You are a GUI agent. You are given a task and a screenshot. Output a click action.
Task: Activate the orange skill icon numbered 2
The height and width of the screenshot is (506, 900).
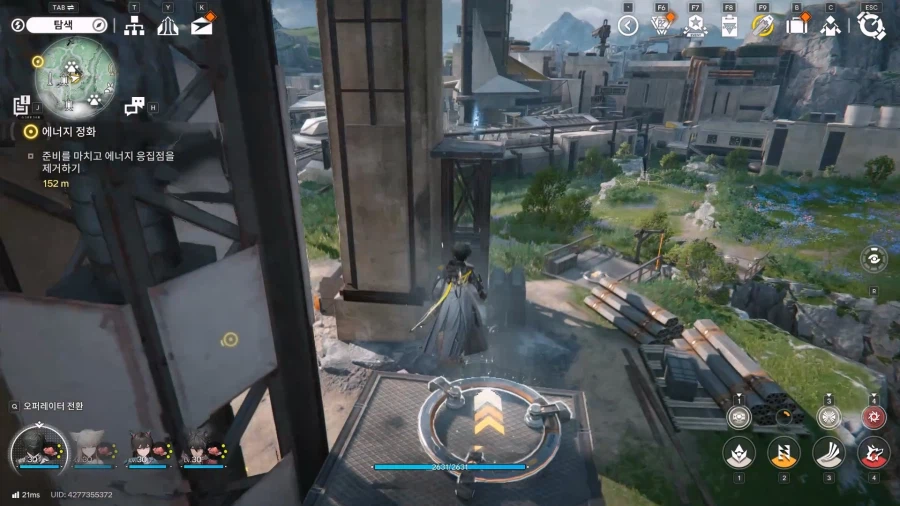tap(784, 452)
